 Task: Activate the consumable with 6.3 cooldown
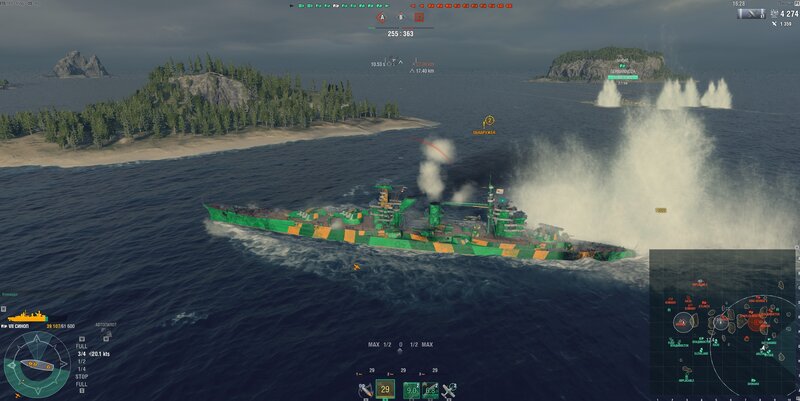click(x=429, y=390)
